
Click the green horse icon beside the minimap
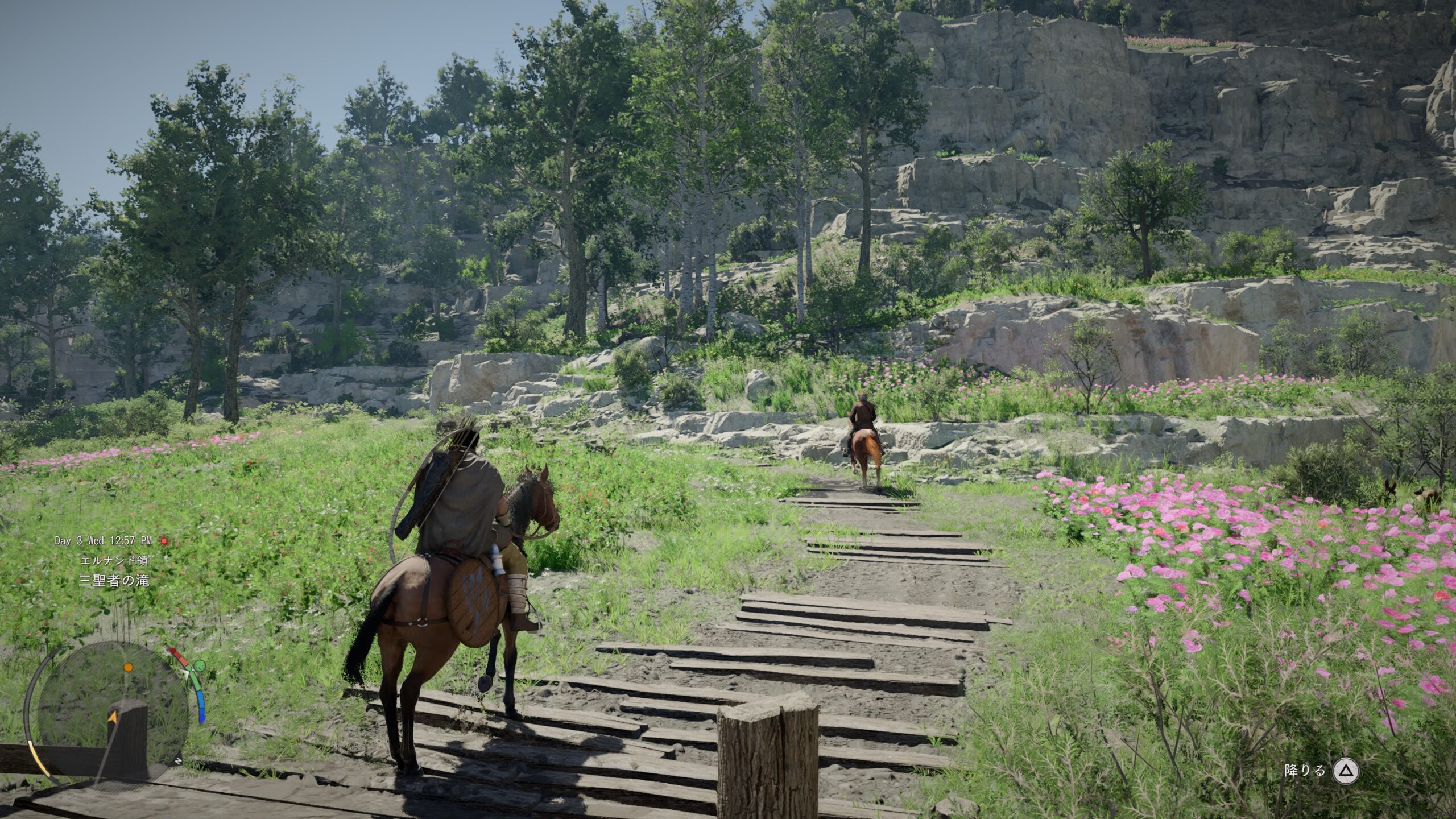click(x=199, y=666)
